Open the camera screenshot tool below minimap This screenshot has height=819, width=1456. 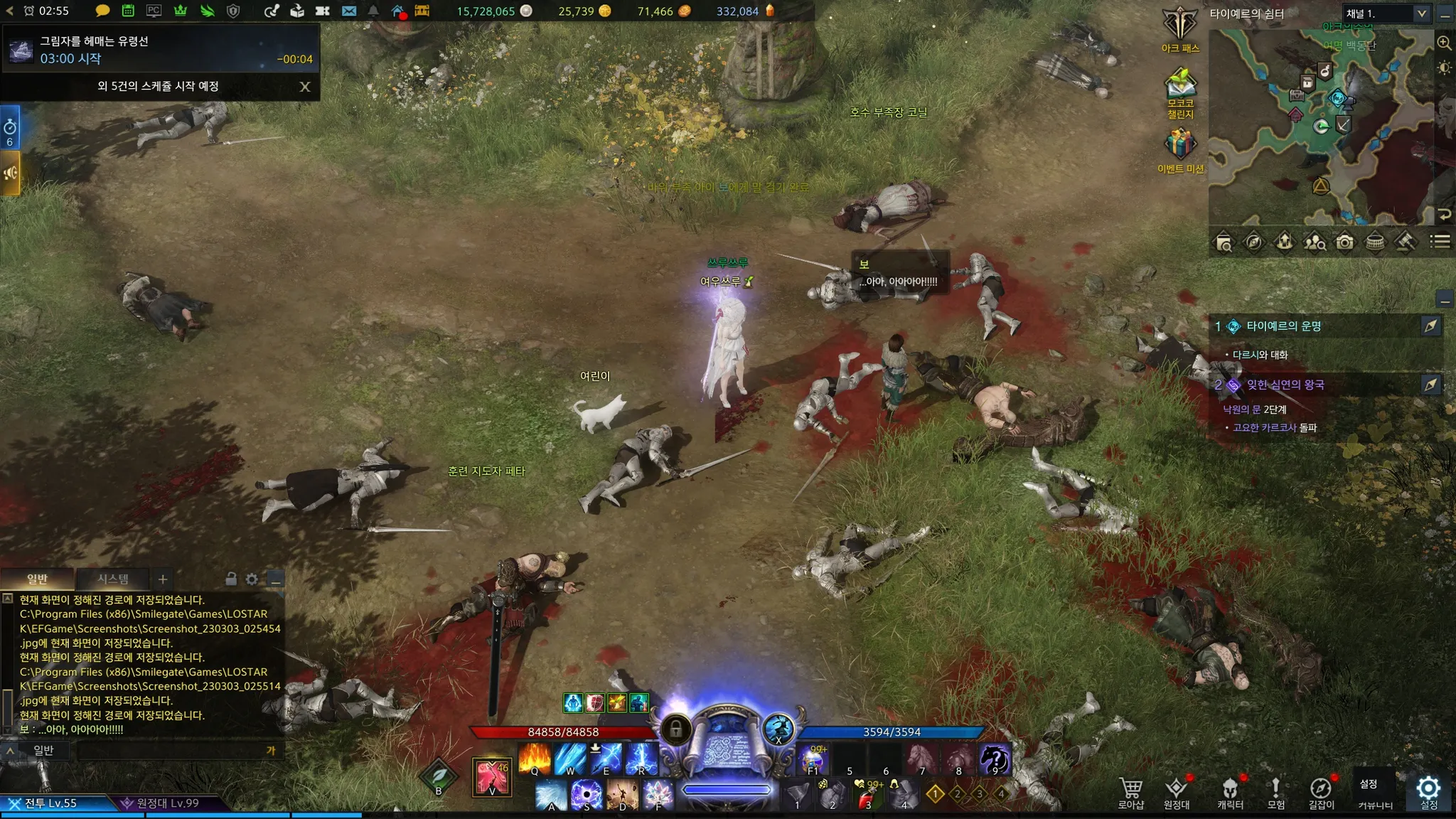tap(1344, 242)
